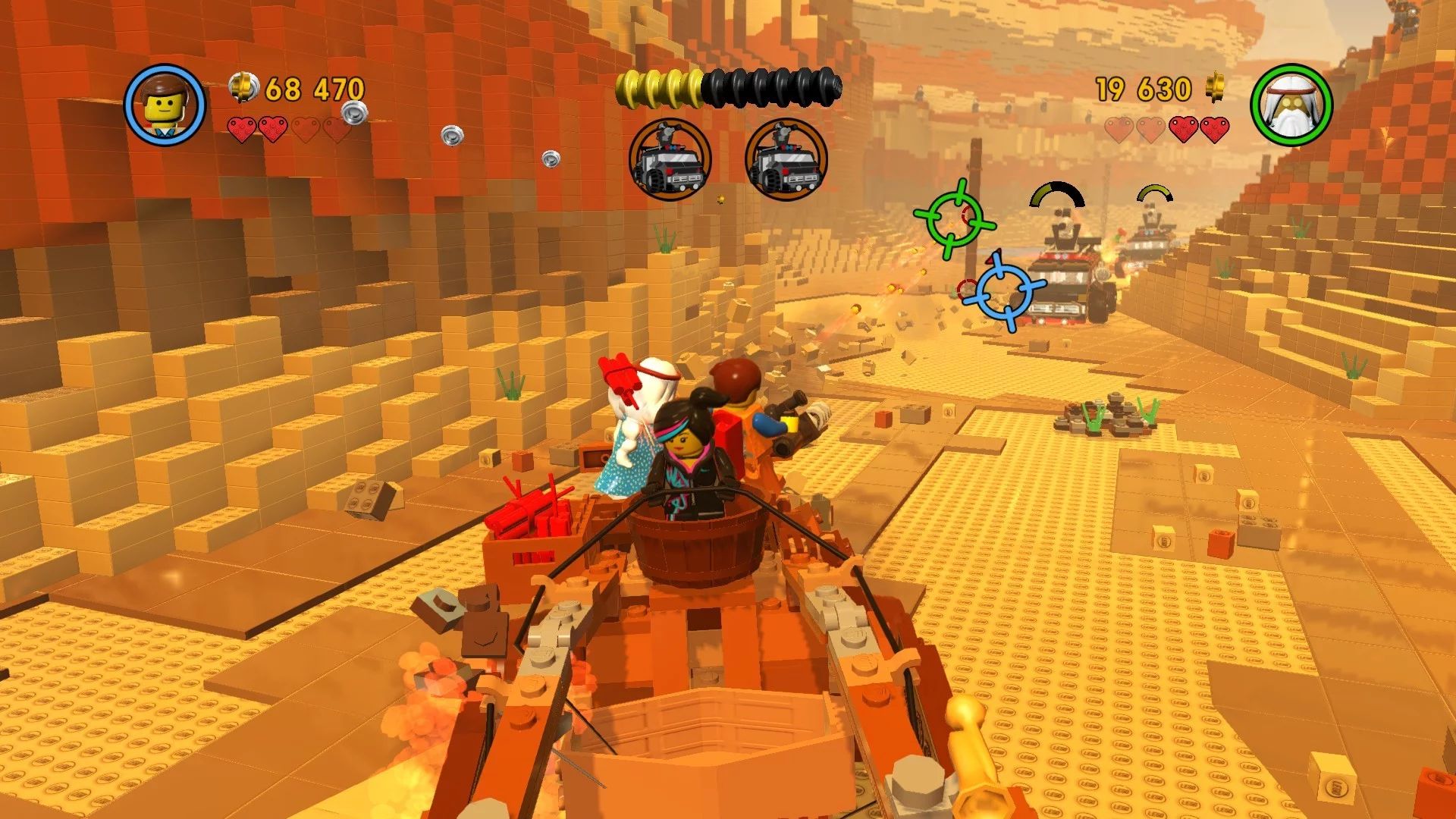Select Emmet's character portrait
The width and height of the screenshot is (1456, 819).
[x=165, y=105]
